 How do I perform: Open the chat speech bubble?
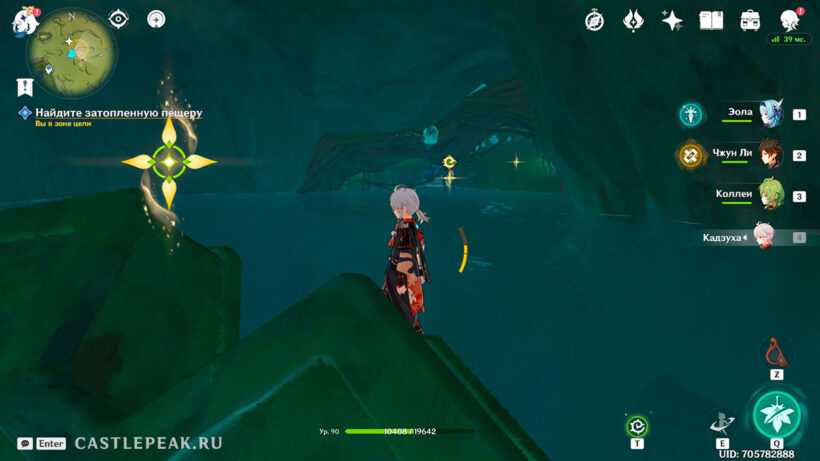24,443
